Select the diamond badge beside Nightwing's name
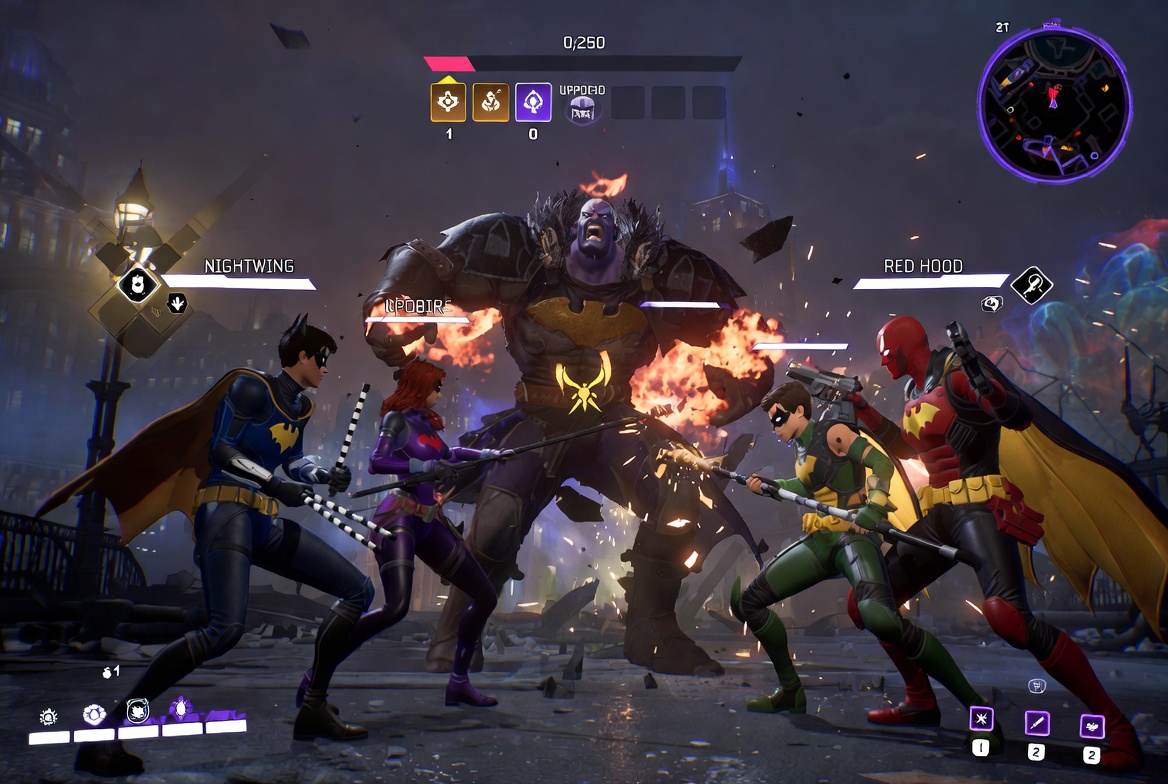1168x784 pixels. 139,284
